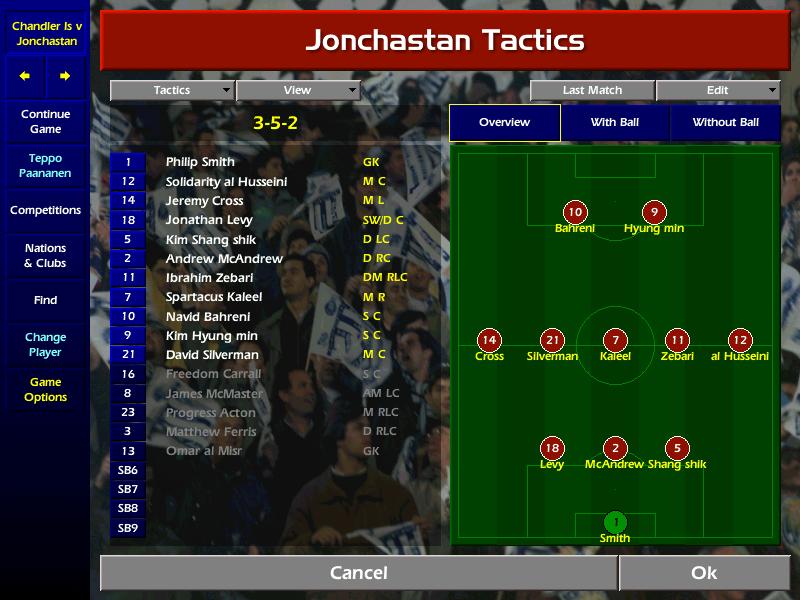Image resolution: width=800 pixels, height=600 pixels.
Task: Confirm tactics with the Ok button
Action: pos(703,573)
